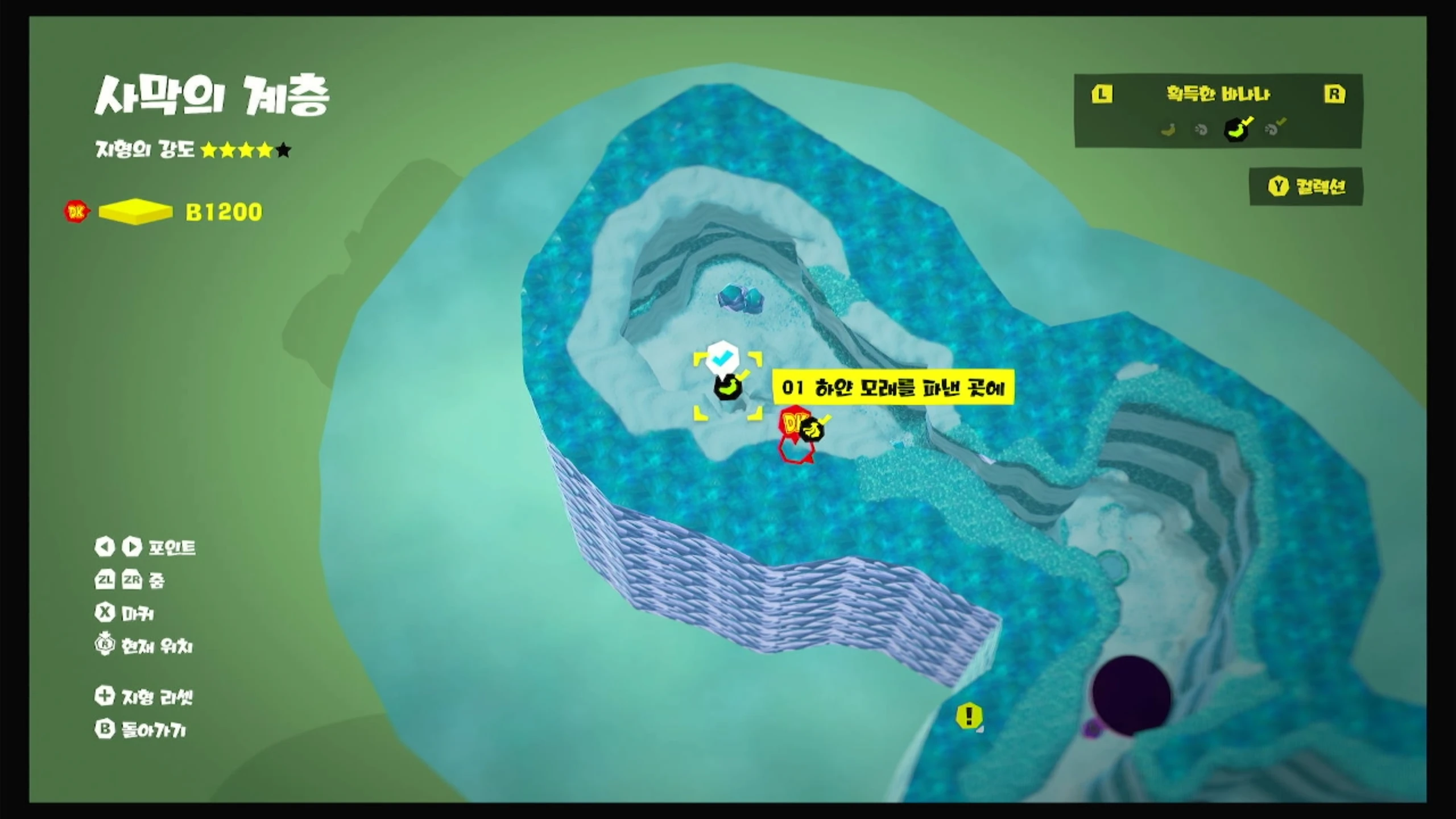Select the uncollected banana filter icon
Screen dimensions: 1456x819
coord(1168,130)
